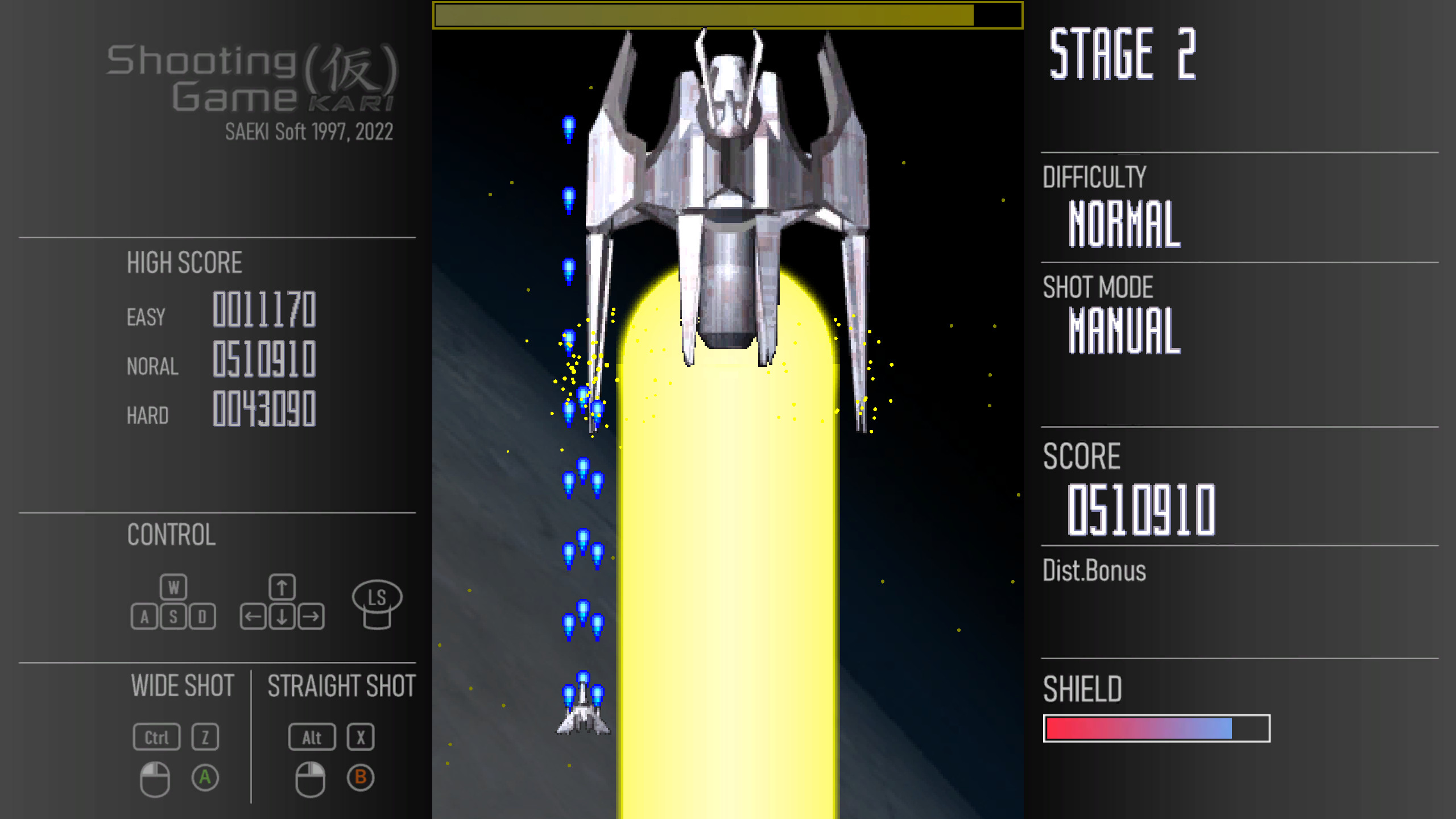Toggle the Alt key binding icon
Viewport: 1456px width, 819px height.
[311, 738]
